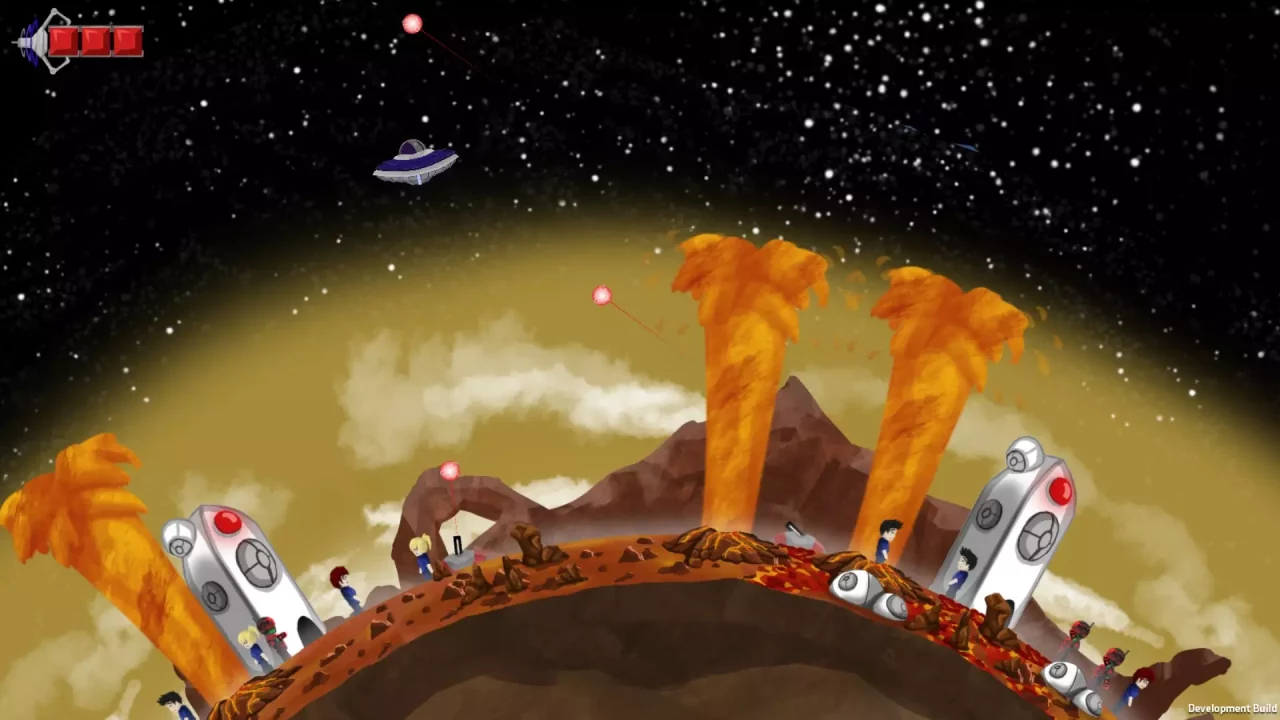Click the first red health segment

pyautogui.click(x=64, y=40)
